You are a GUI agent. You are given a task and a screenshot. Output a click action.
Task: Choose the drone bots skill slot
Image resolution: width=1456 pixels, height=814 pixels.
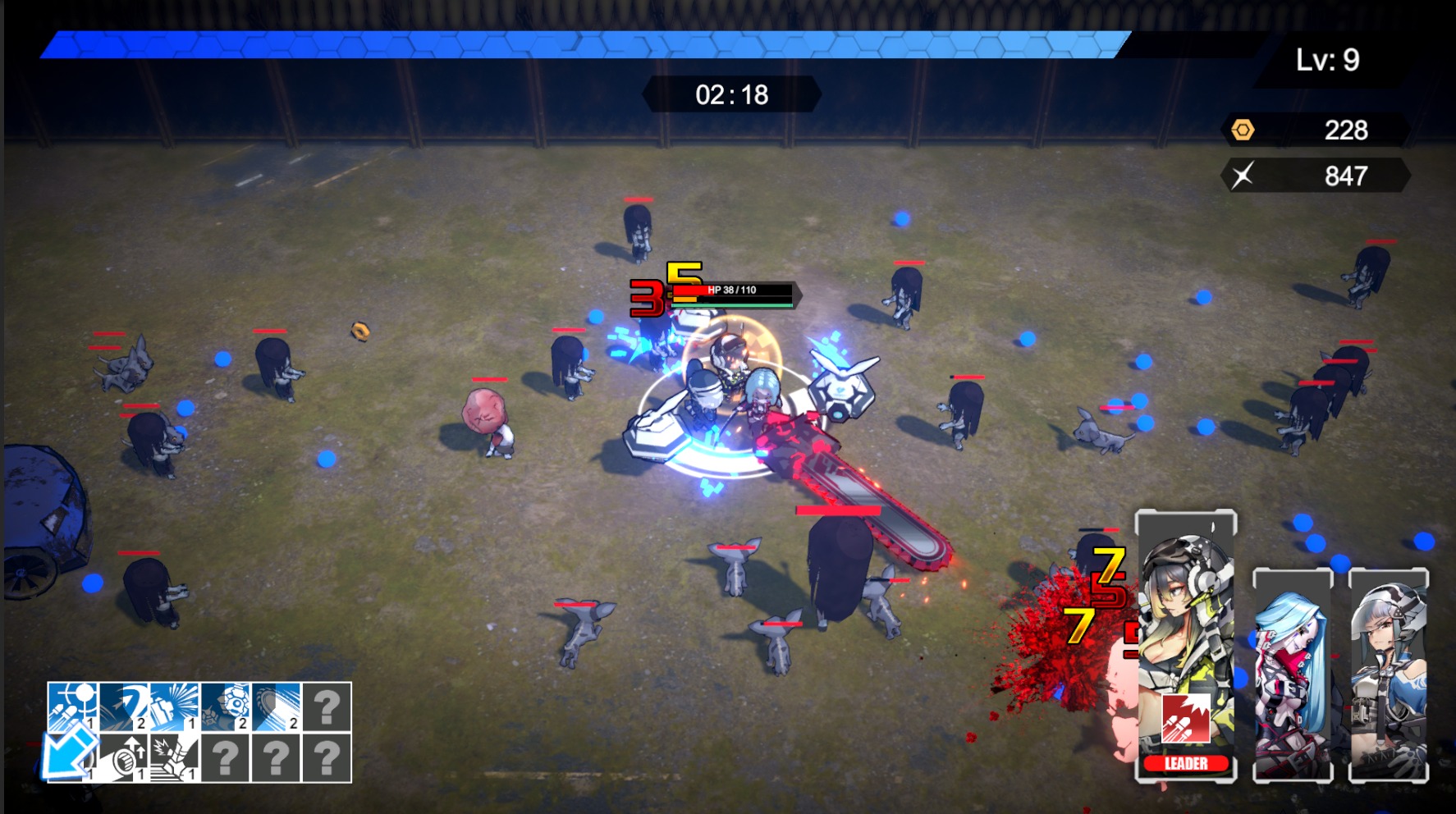point(226,707)
